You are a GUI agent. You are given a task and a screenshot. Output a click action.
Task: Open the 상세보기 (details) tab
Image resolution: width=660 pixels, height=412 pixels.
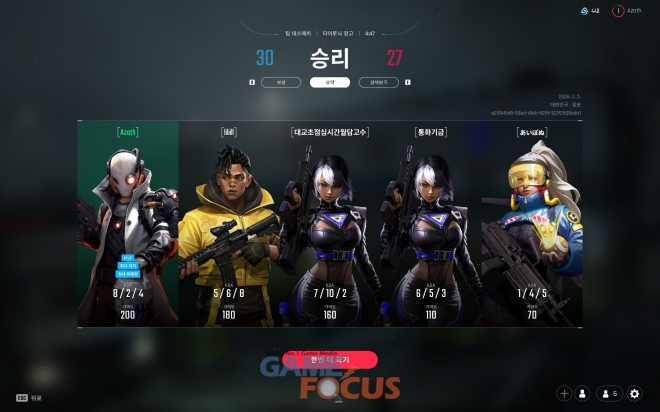pyautogui.click(x=378, y=82)
